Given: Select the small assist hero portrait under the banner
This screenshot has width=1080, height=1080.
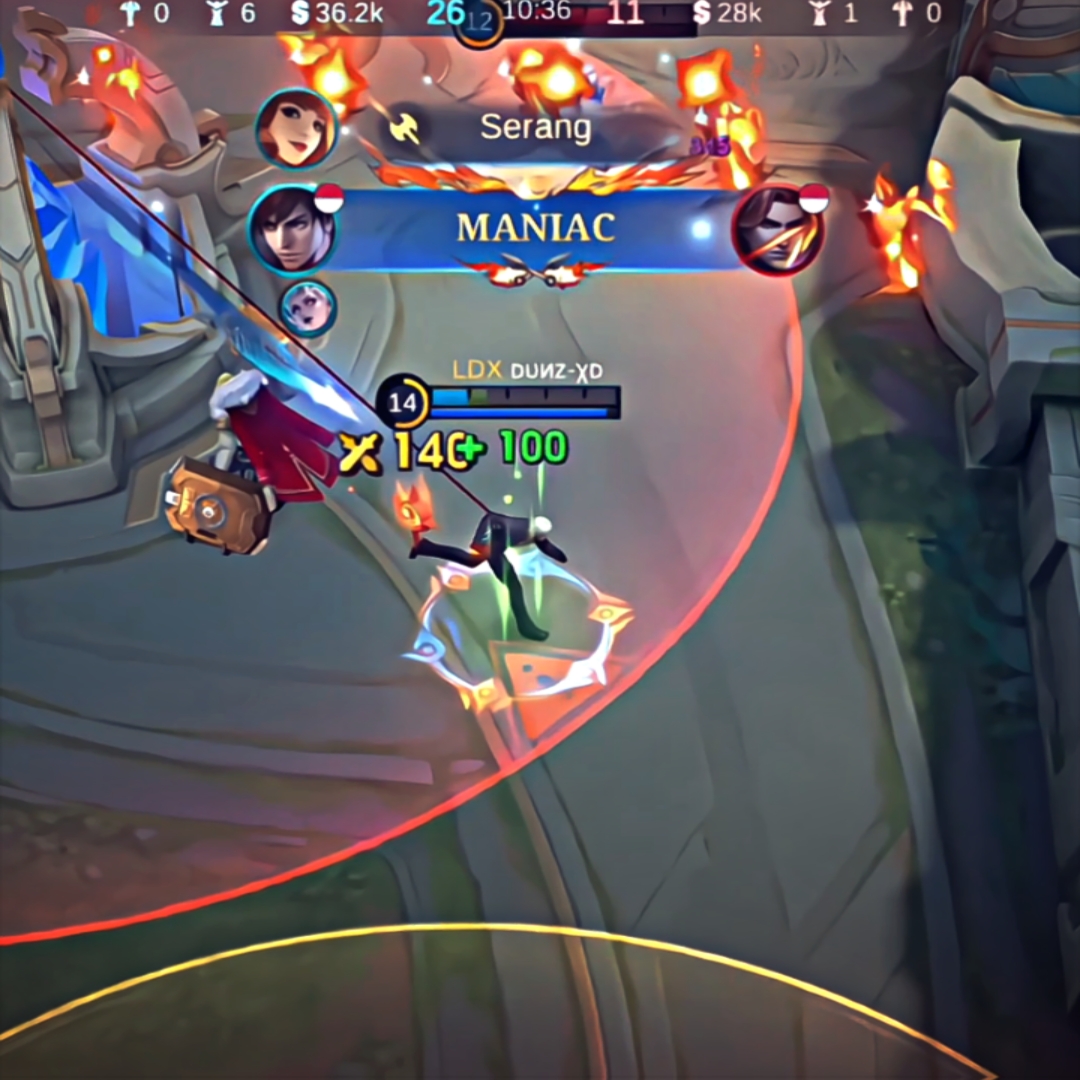Looking at the screenshot, I should [x=307, y=309].
